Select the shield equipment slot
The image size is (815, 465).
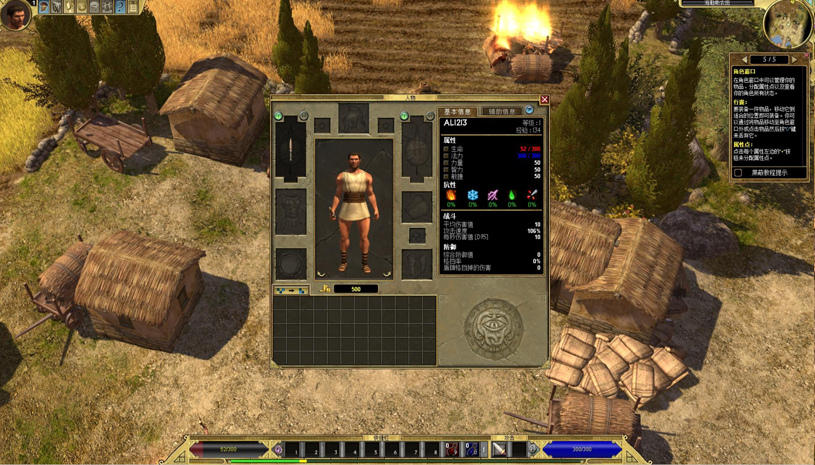point(417,152)
